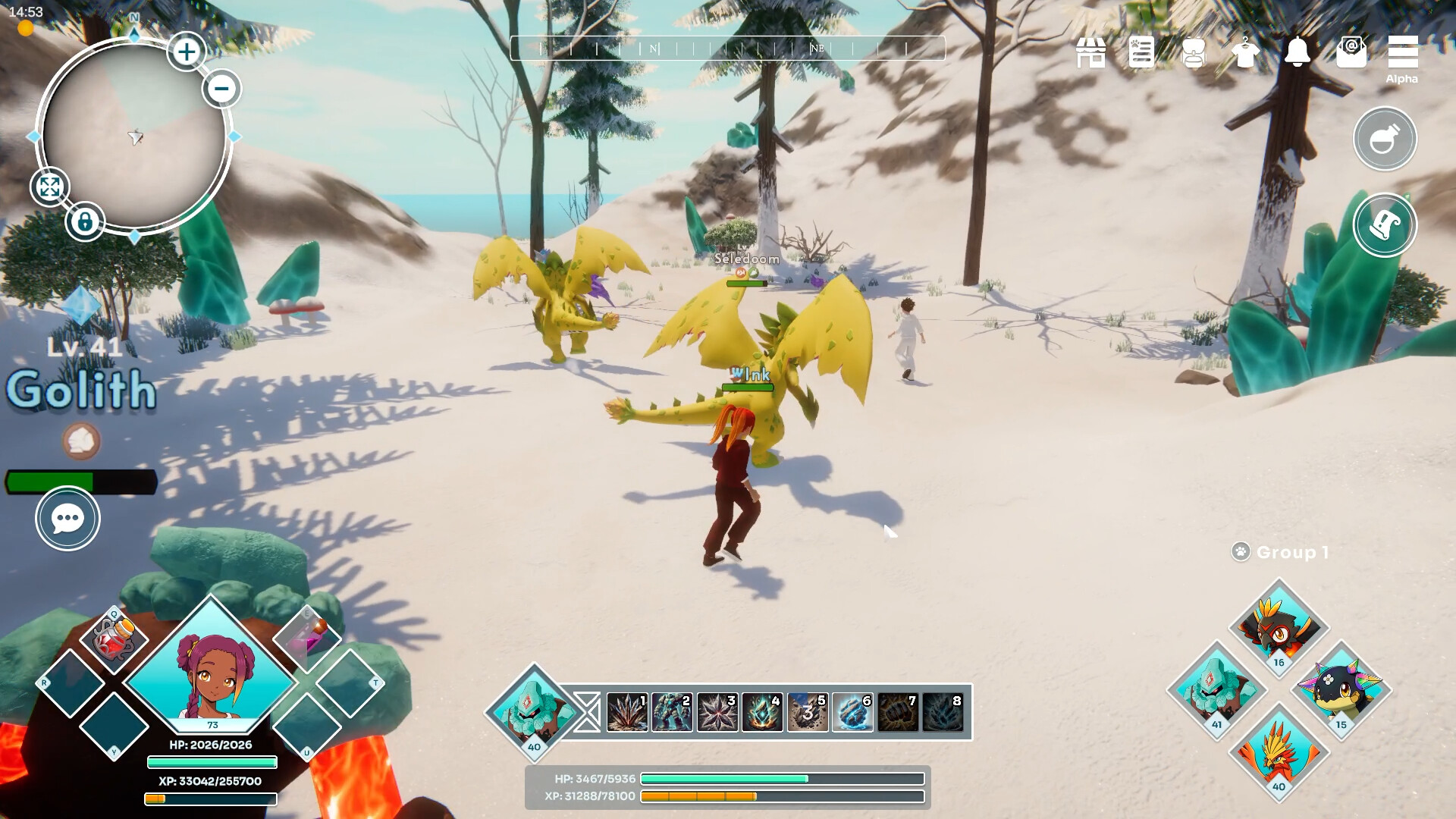
Task: Open the chat speech bubble
Action: tap(67, 519)
